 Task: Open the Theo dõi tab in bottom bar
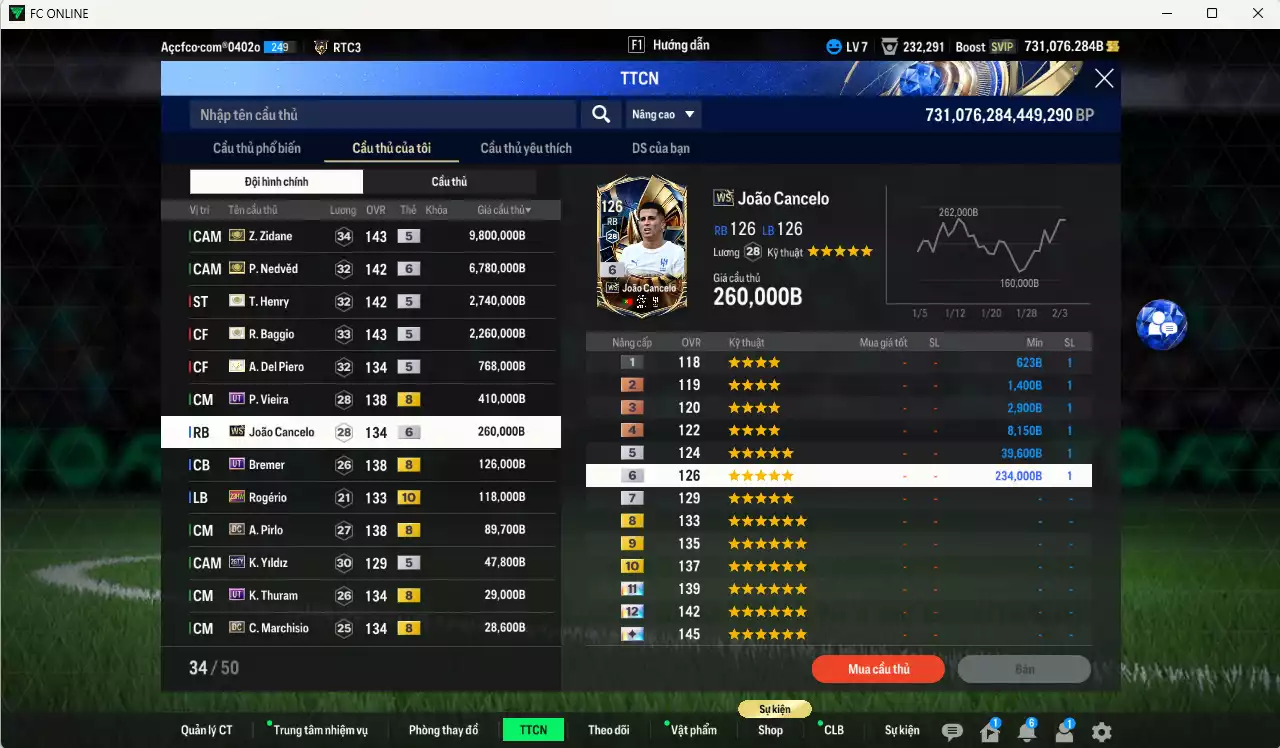[609, 730]
